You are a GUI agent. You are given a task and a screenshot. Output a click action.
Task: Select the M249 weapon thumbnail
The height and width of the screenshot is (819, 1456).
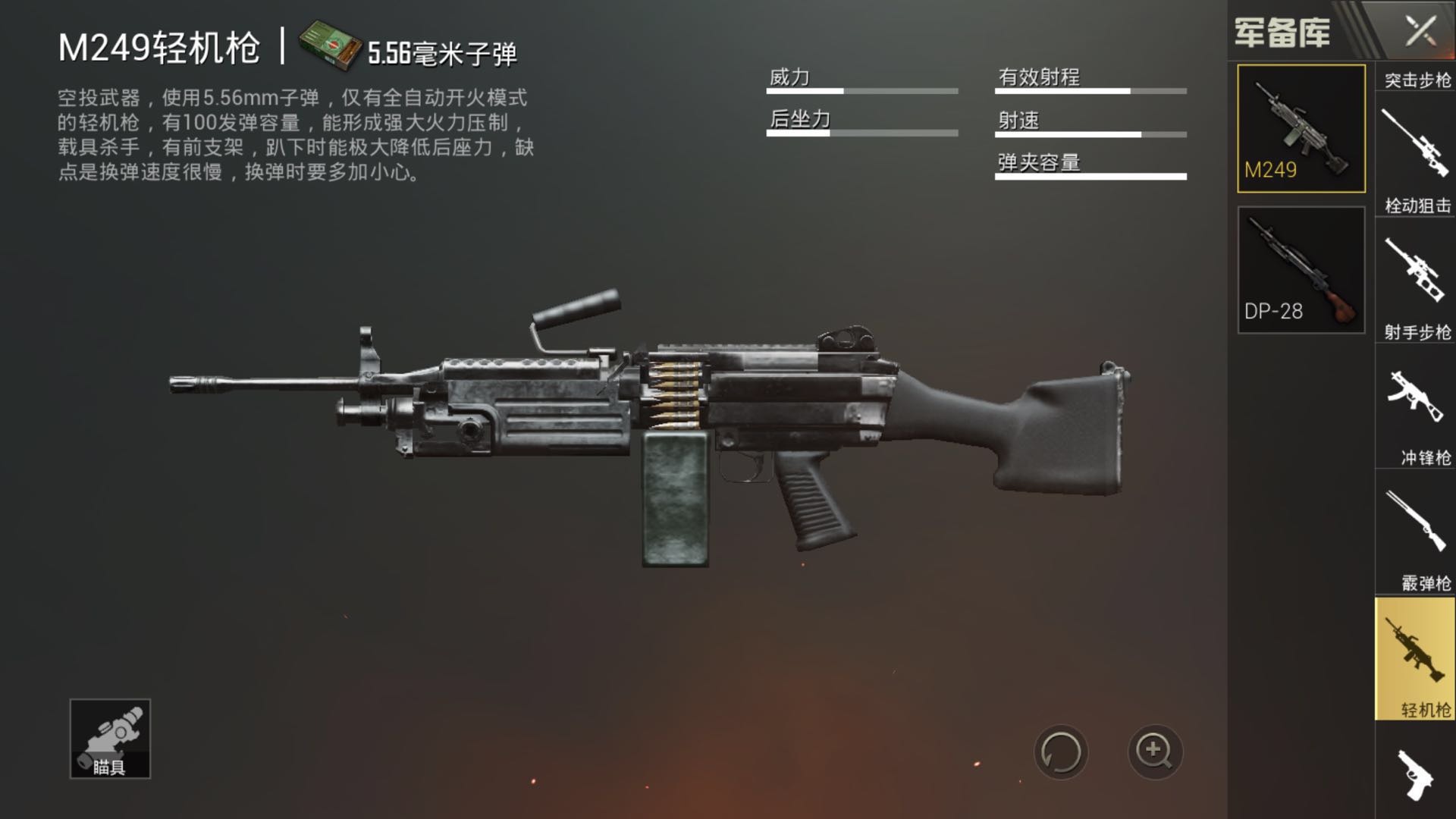click(x=1301, y=128)
